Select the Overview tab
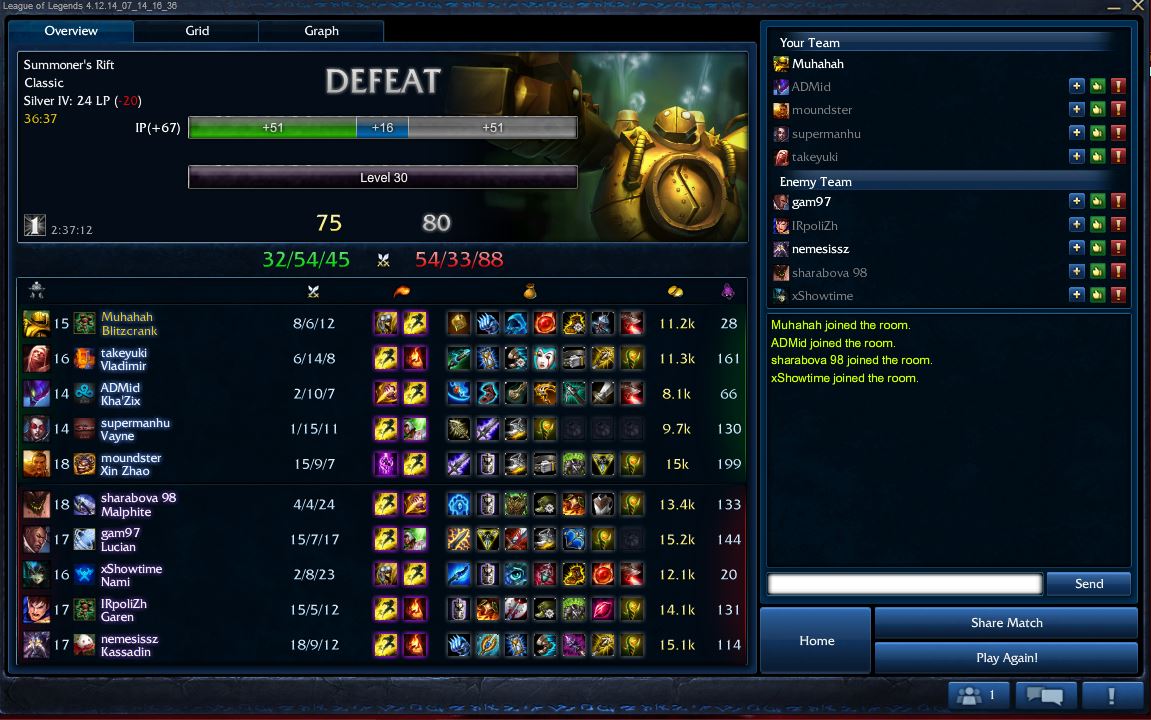Screen dimensions: 1151x720 [71, 31]
